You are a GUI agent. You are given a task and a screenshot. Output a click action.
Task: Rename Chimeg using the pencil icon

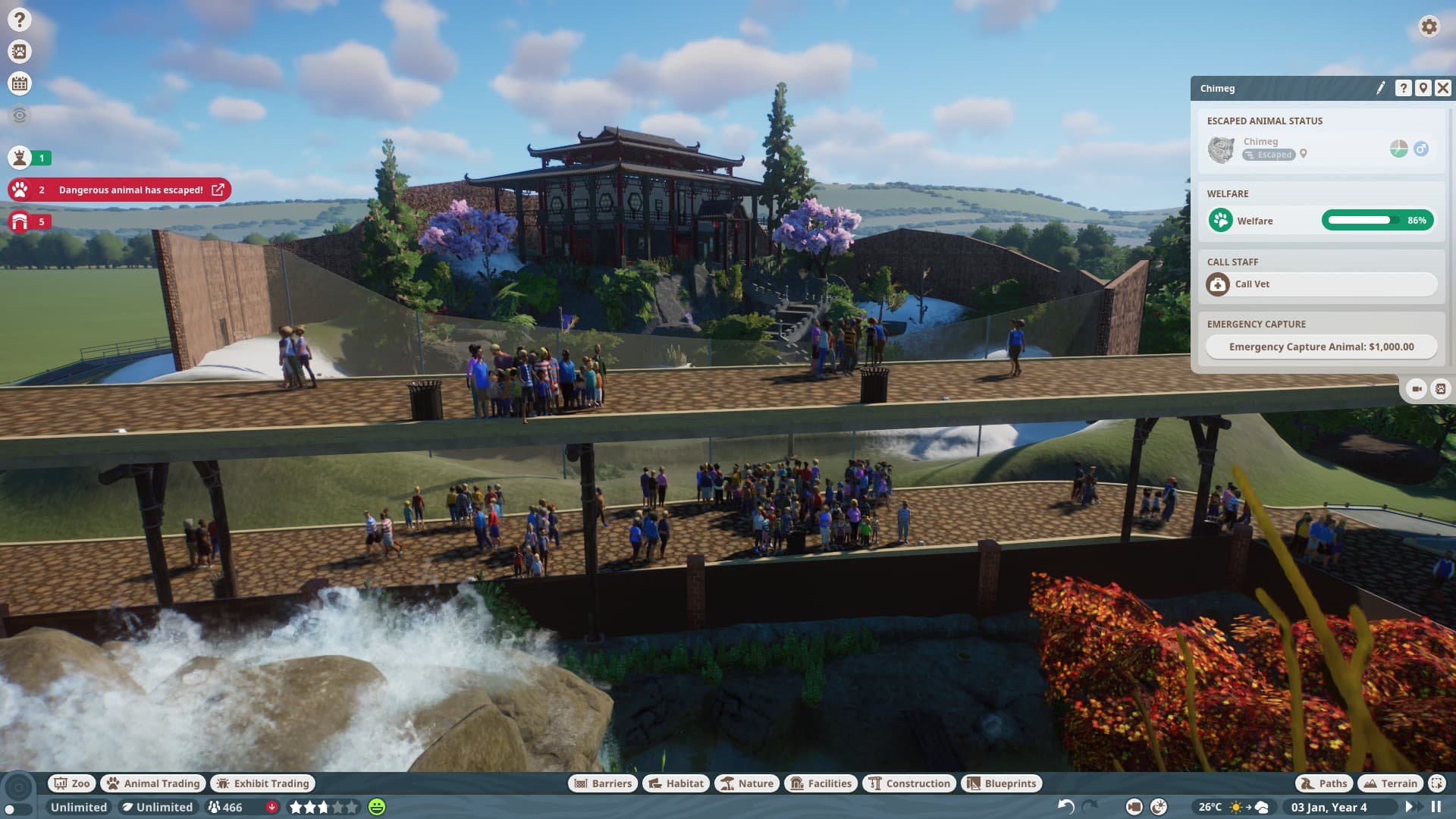1381,88
